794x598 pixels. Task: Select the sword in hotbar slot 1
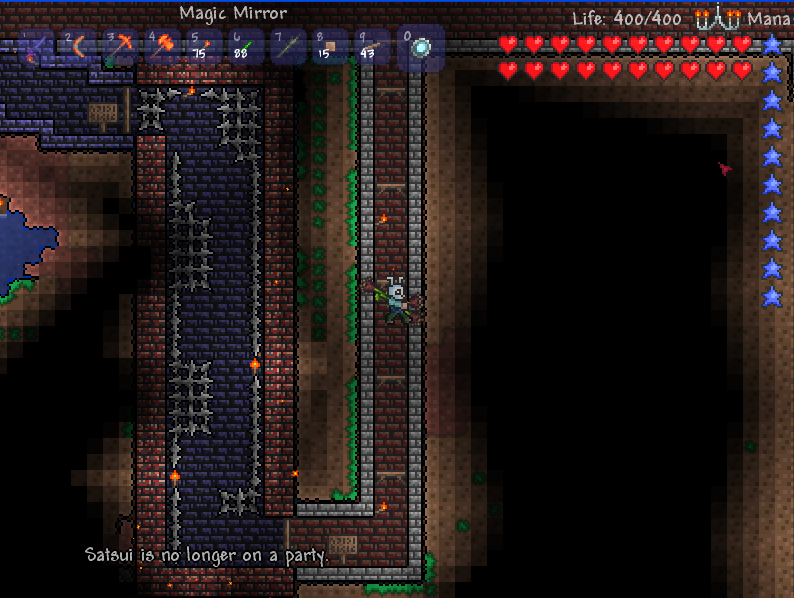[x=37, y=47]
